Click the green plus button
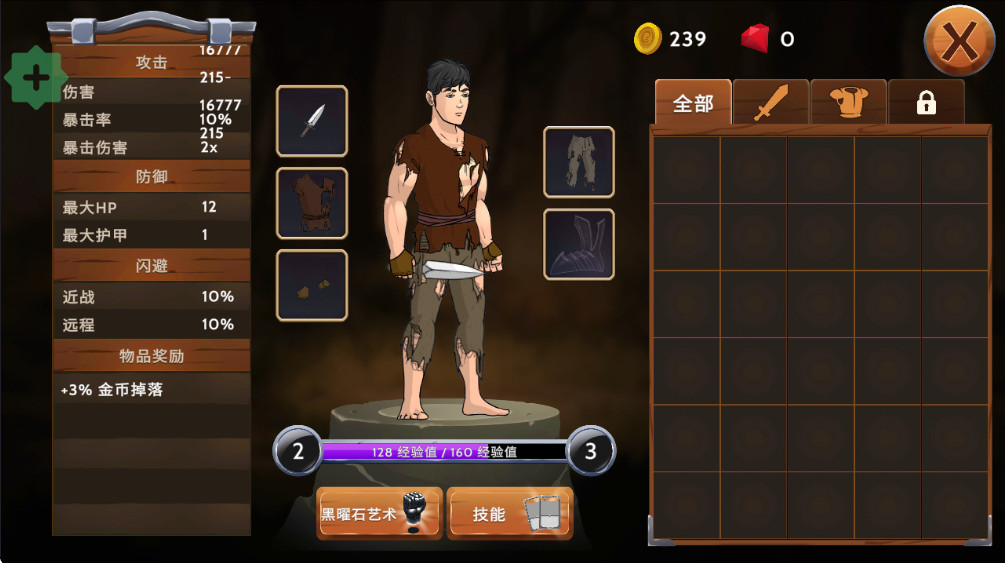Image resolution: width=1005 pixels, height=563 pixels. (36, 78)
